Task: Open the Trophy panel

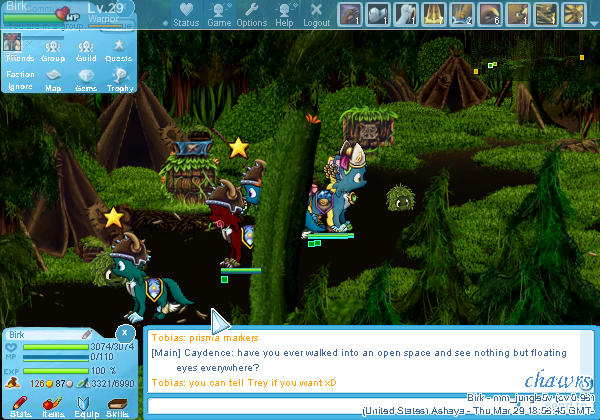Action: click(120, 79)
